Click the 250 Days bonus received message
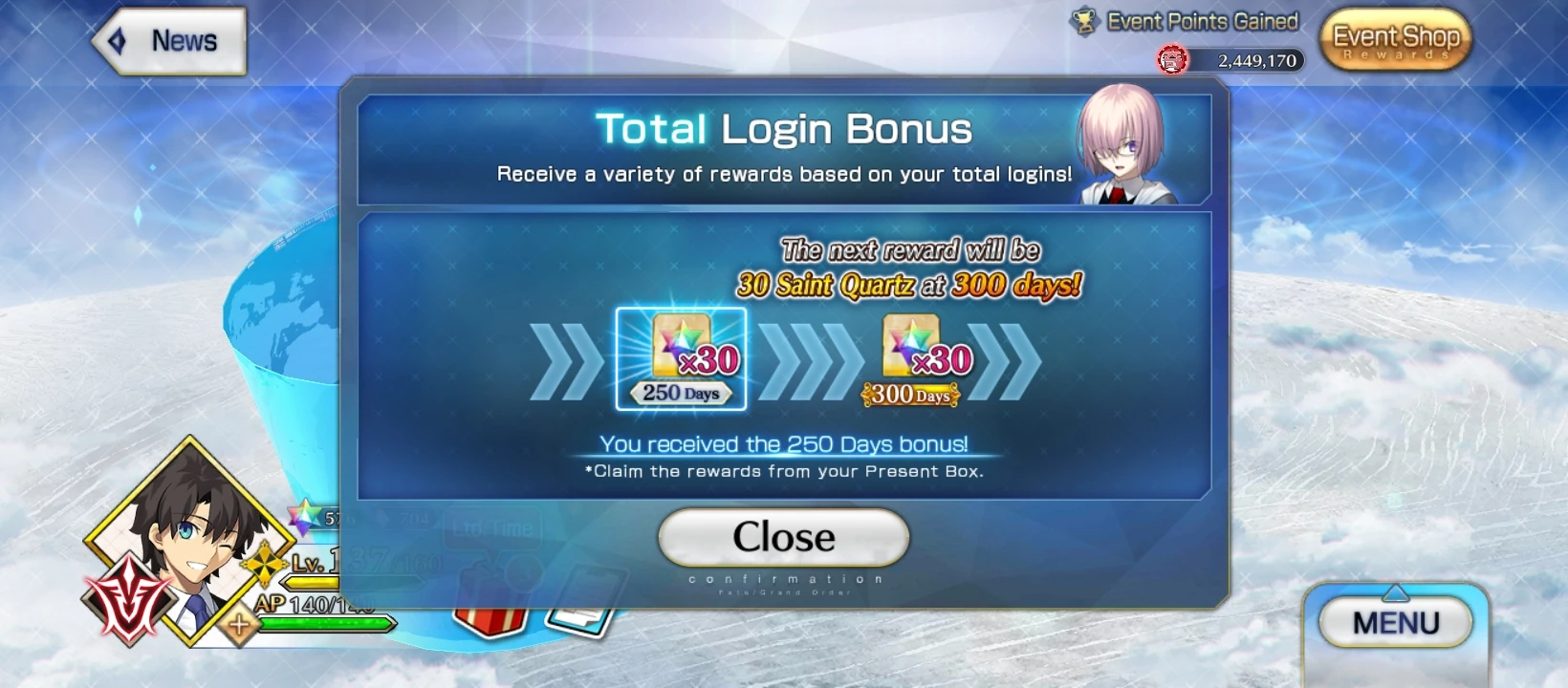This screenshot has height=688, width=1568. pos(783,444)
